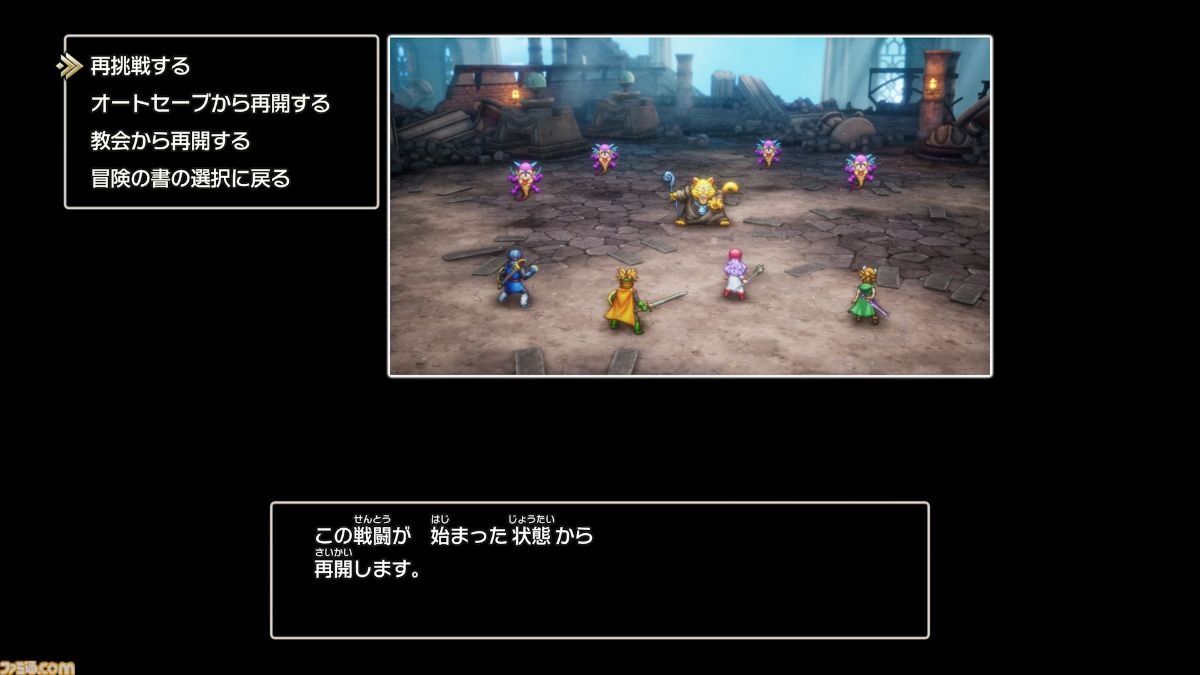Pick 教会から再開する menu entry

click(170, 141)
